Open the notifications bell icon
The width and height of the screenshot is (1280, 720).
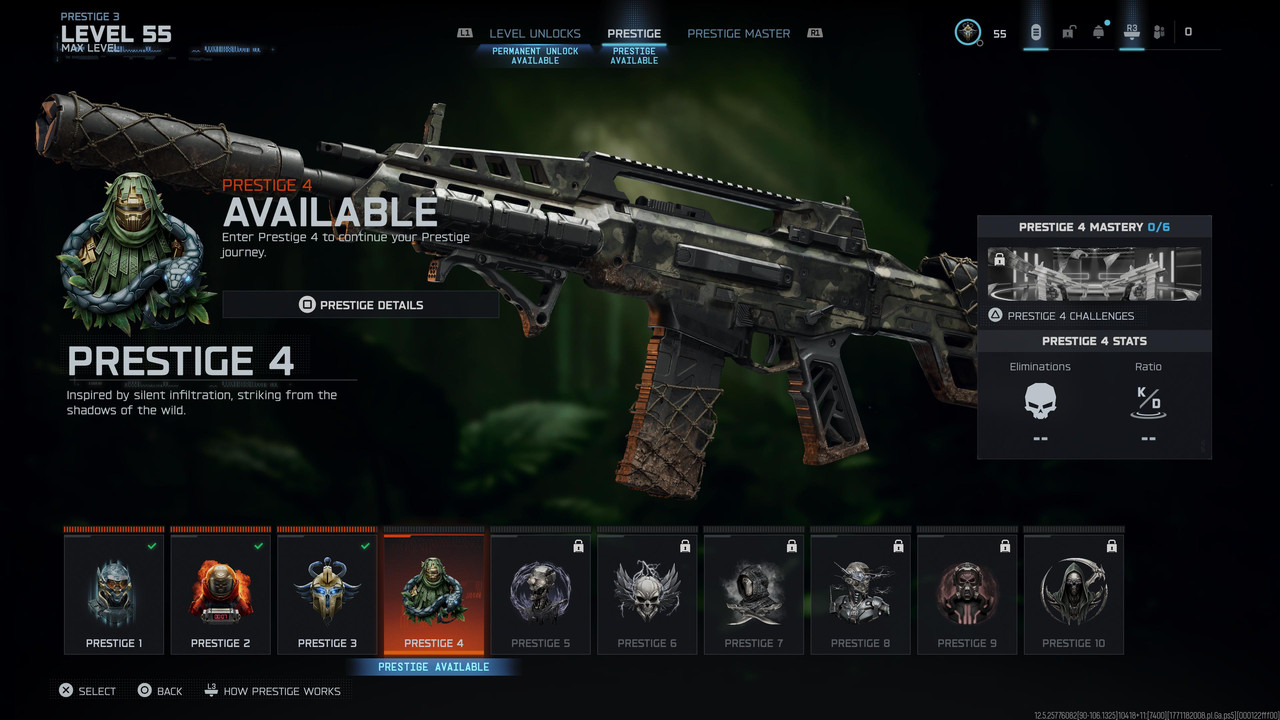[x=1099, y=32]
